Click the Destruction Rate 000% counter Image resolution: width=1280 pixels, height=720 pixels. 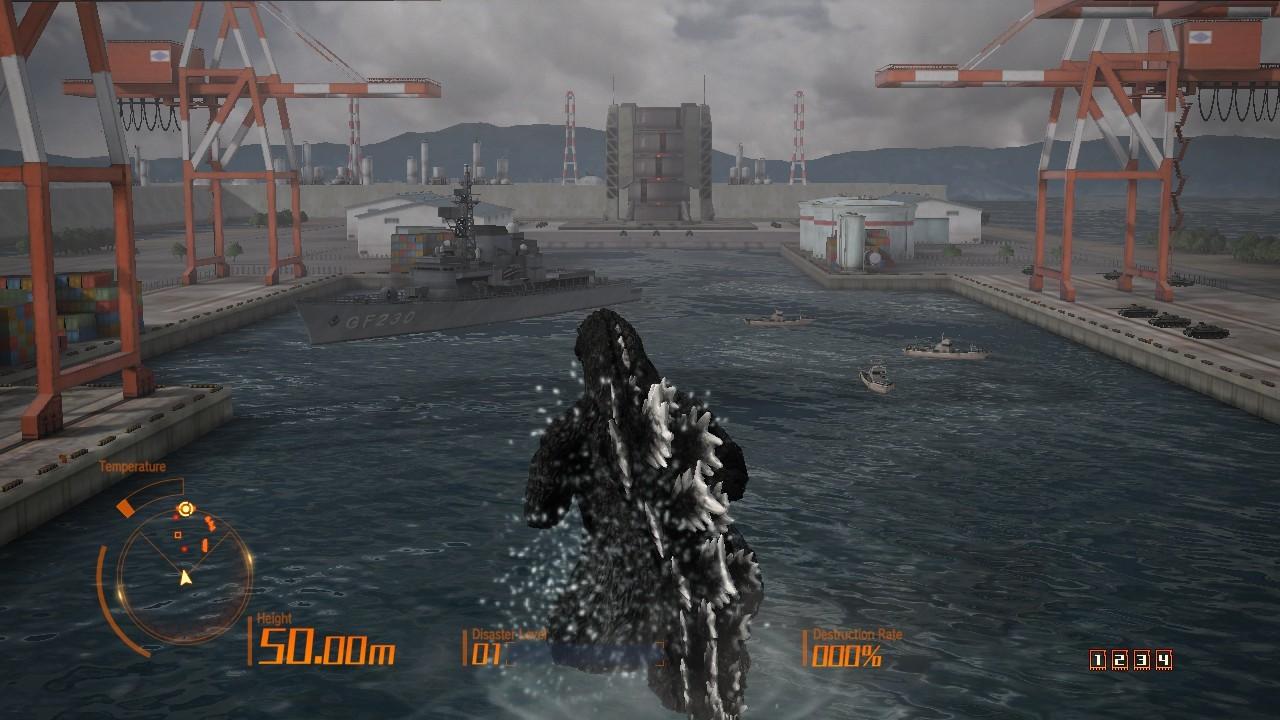click(x=845, y=655)
